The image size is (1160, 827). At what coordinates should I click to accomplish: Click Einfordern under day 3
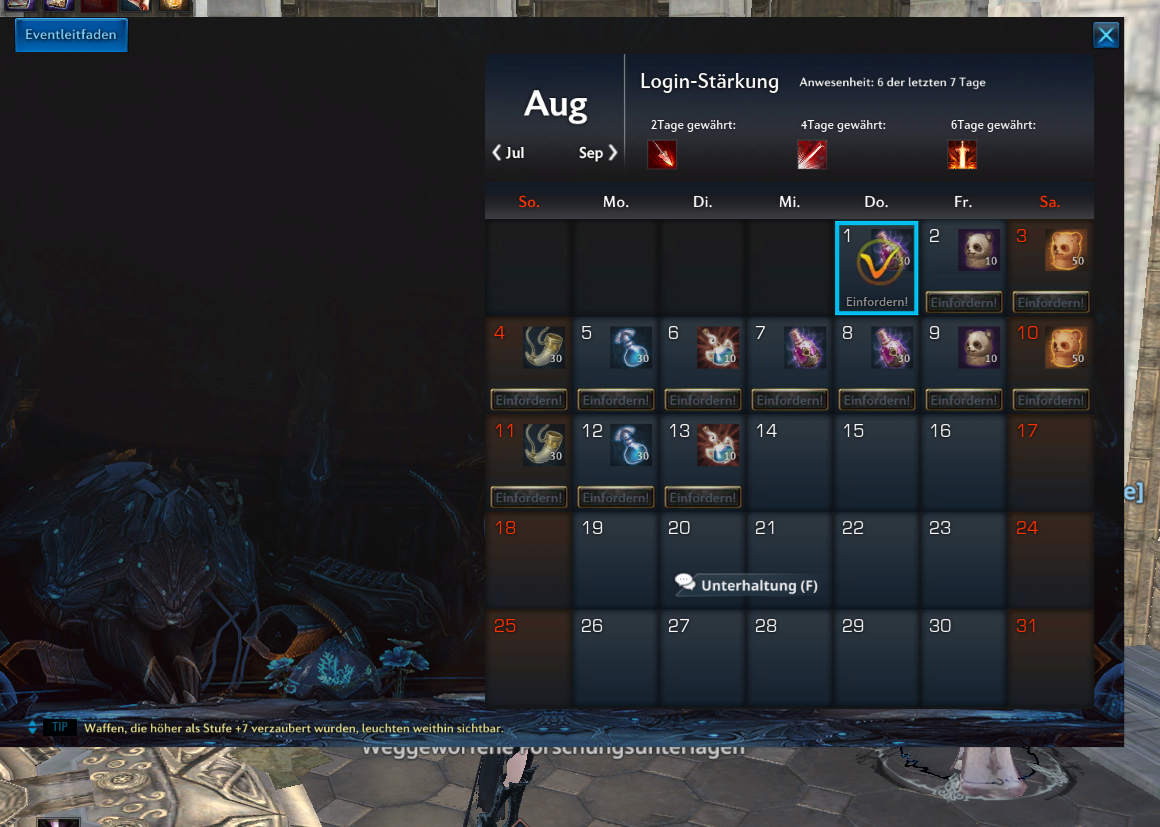(x=1050, y=302)
